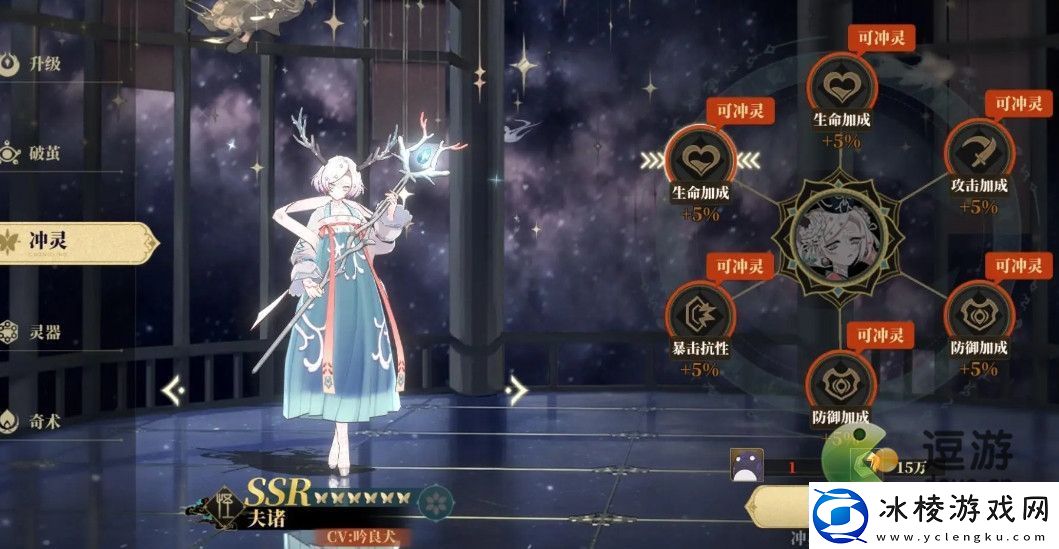The height and width of the screenshot is (549, 1059).
Task: Click the left arrow for previous character
Action: point(173,388)
